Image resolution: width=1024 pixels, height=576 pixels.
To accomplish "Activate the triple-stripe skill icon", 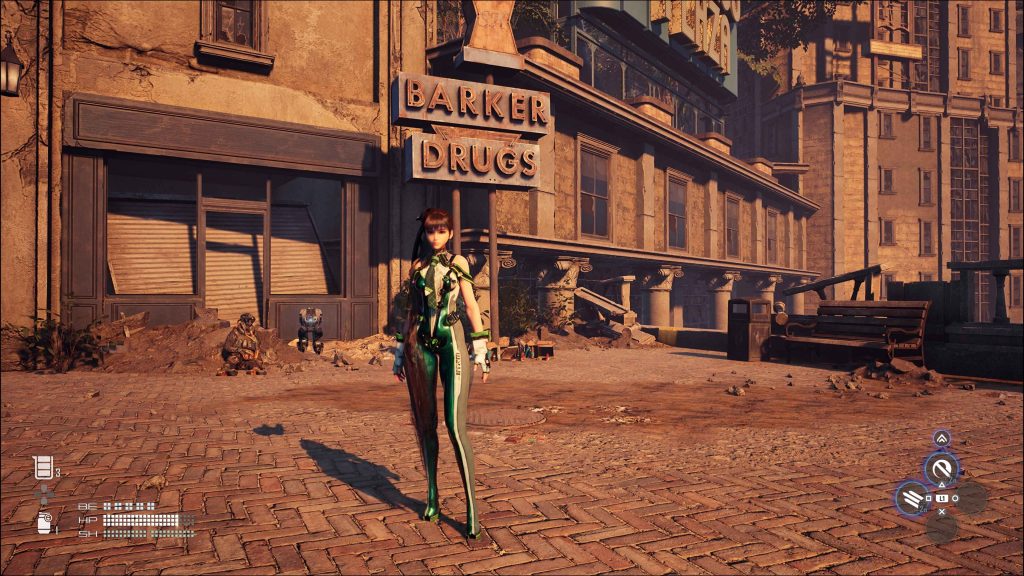I will click(x=912, y=497).
